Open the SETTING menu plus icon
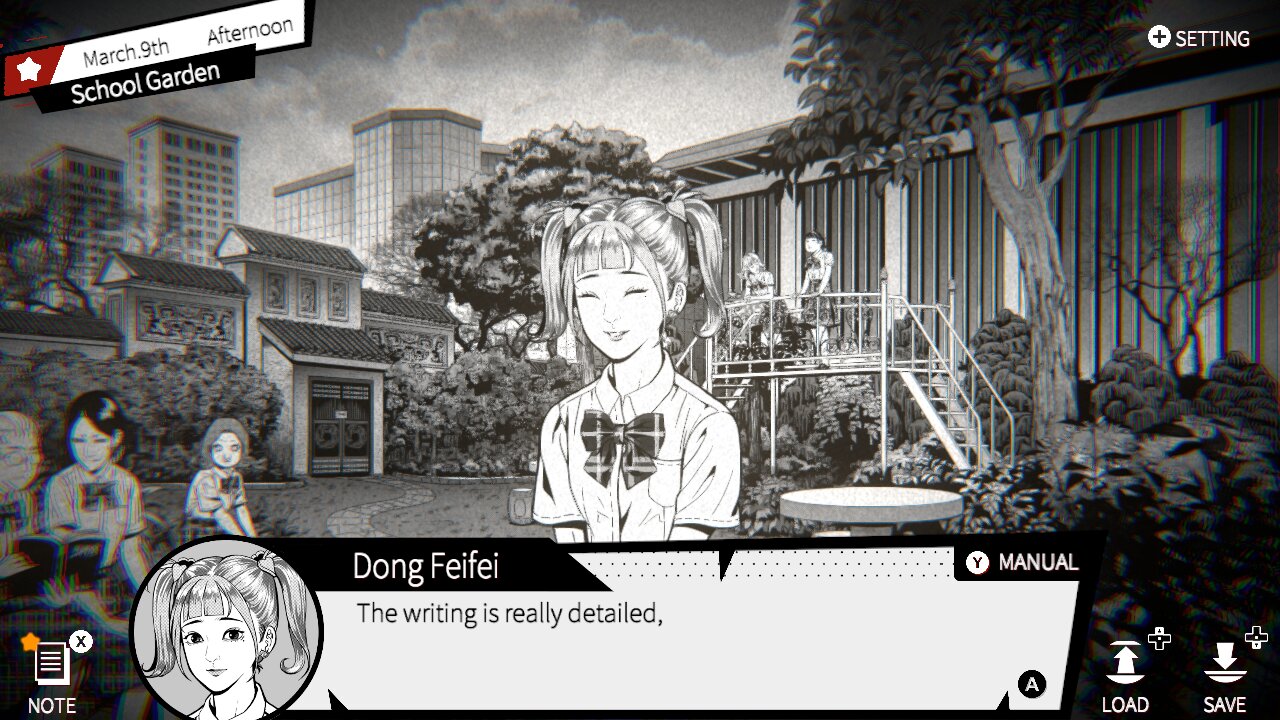 1158,38
